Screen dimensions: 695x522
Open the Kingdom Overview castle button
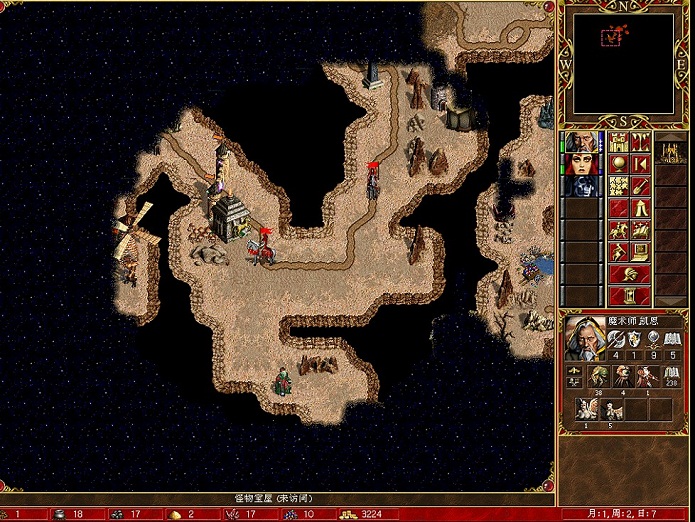(618, 142)
